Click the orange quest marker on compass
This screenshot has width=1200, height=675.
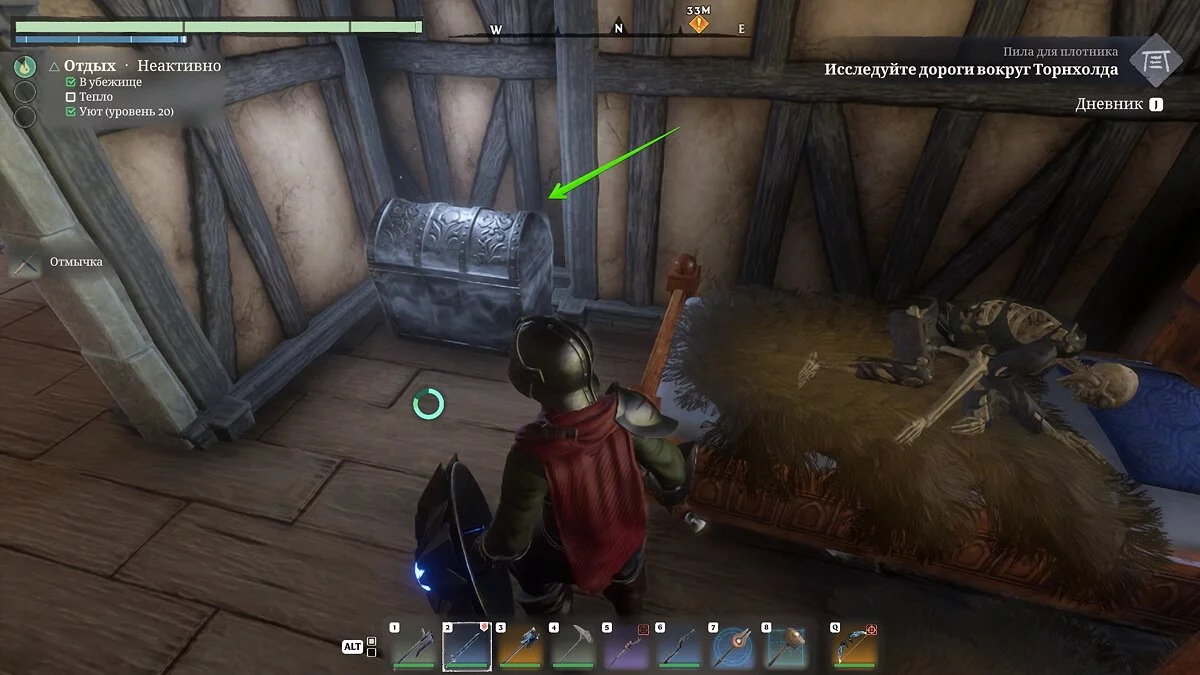(699, 22)
